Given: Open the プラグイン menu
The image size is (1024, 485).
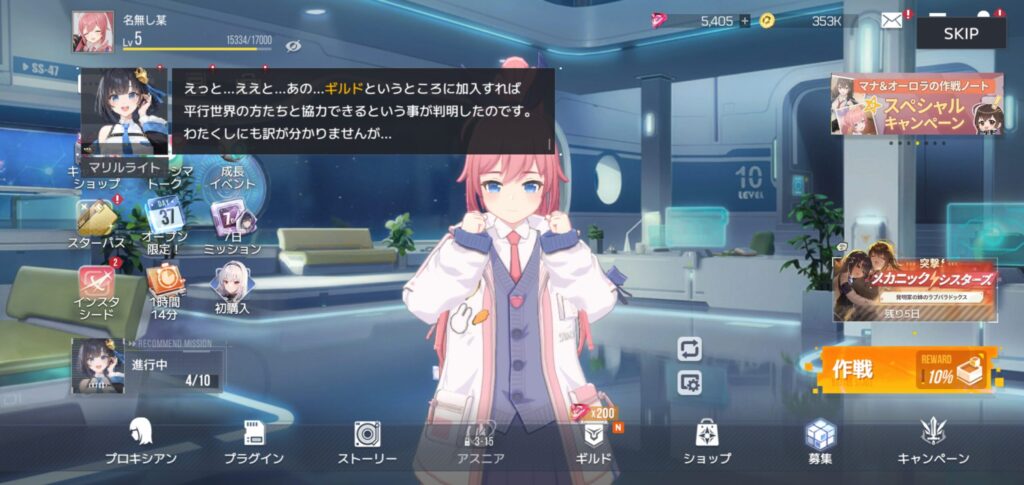Looking at the screenshot, I should point(254,439).
